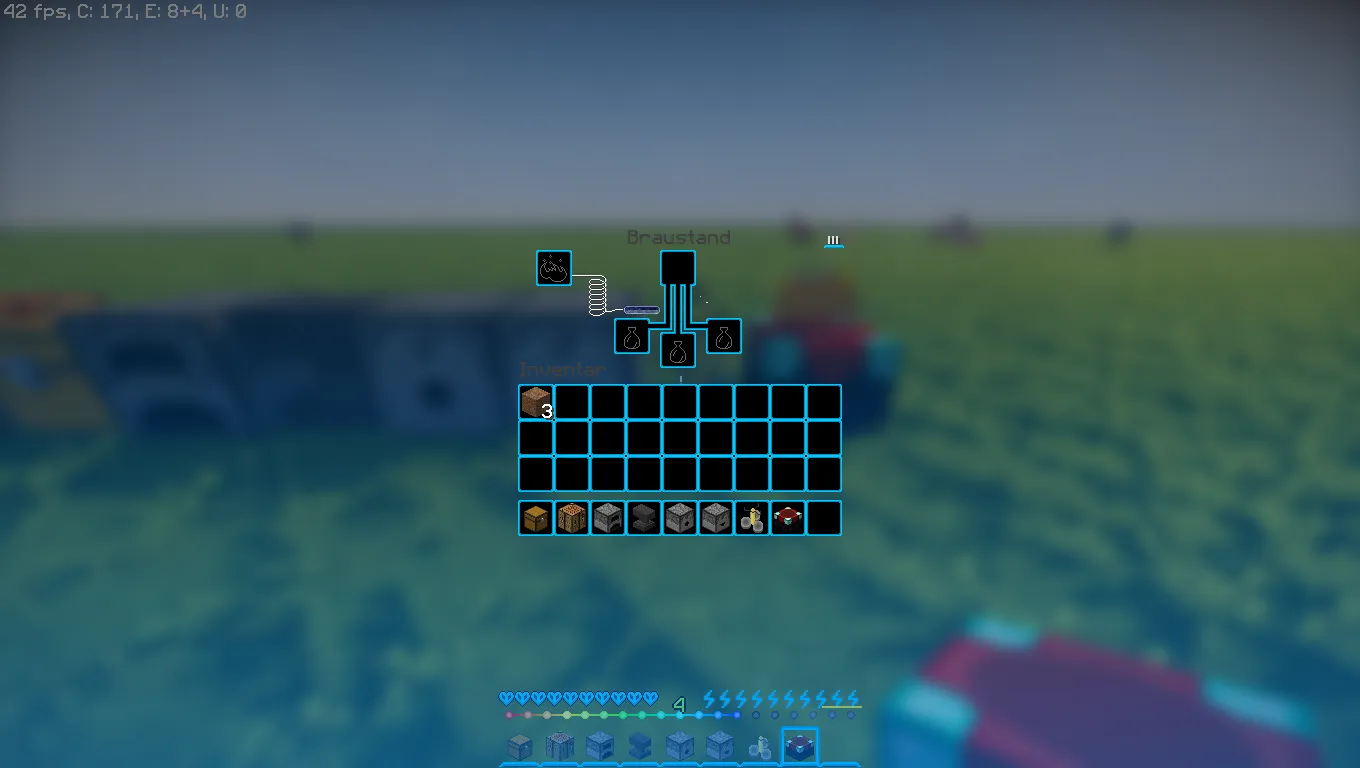Click the Inventar label heading
Viewport: 1360px width, 768px height.
tap(561, 369)
